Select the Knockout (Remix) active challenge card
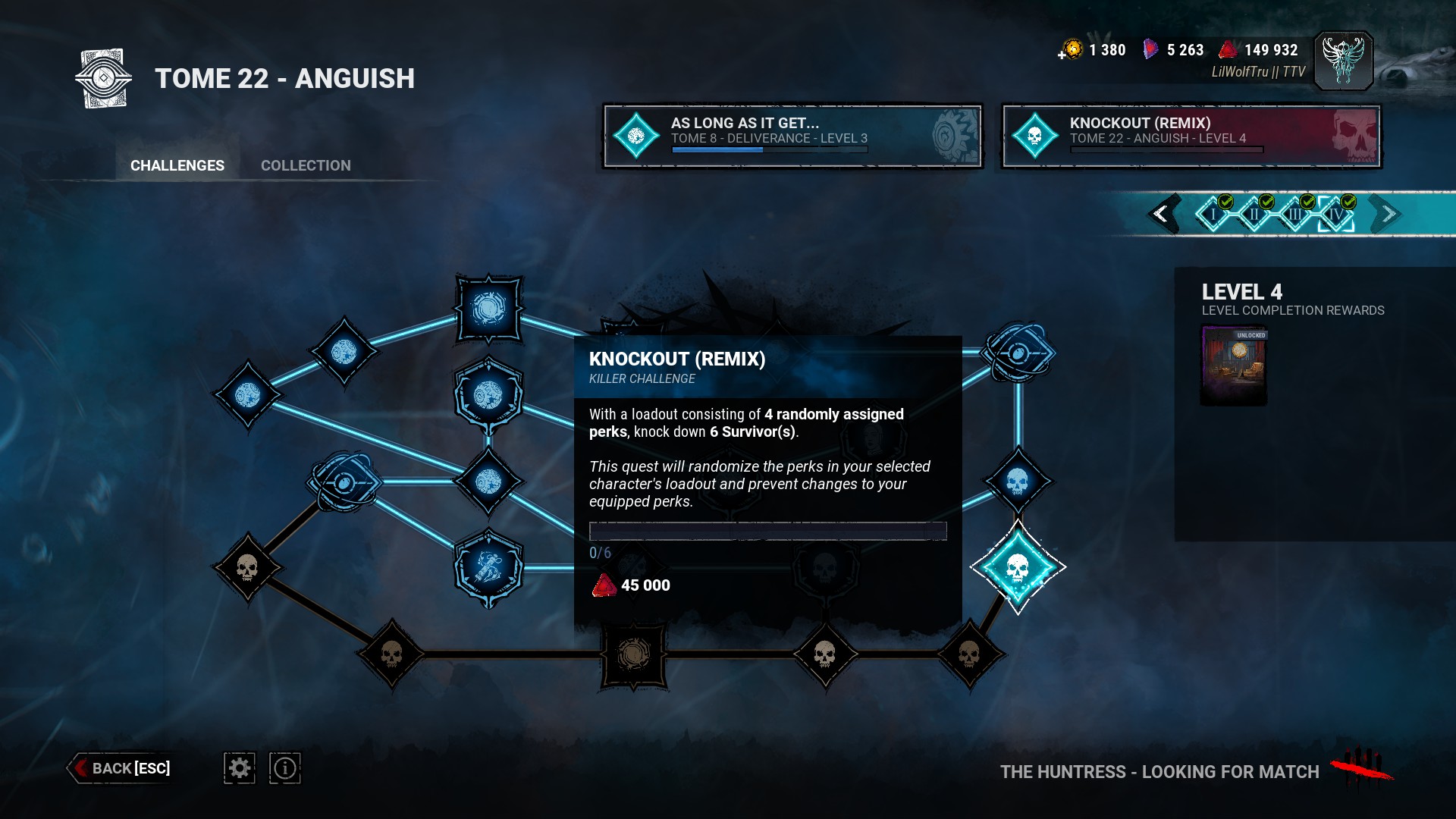The width and height of the screenshot is (1456, 819). (x=1191, y=136)
